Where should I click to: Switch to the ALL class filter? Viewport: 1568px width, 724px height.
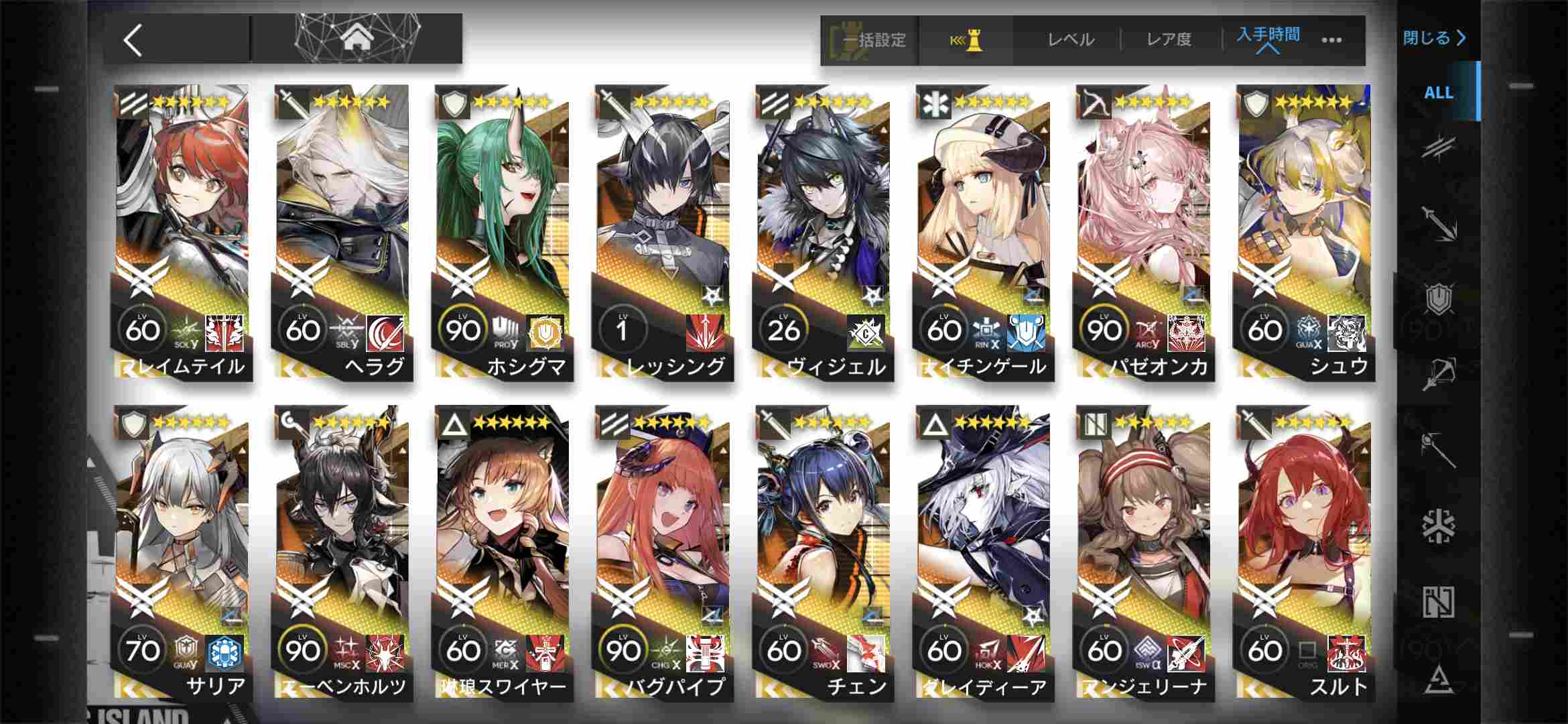click(x=1438, y=93)
